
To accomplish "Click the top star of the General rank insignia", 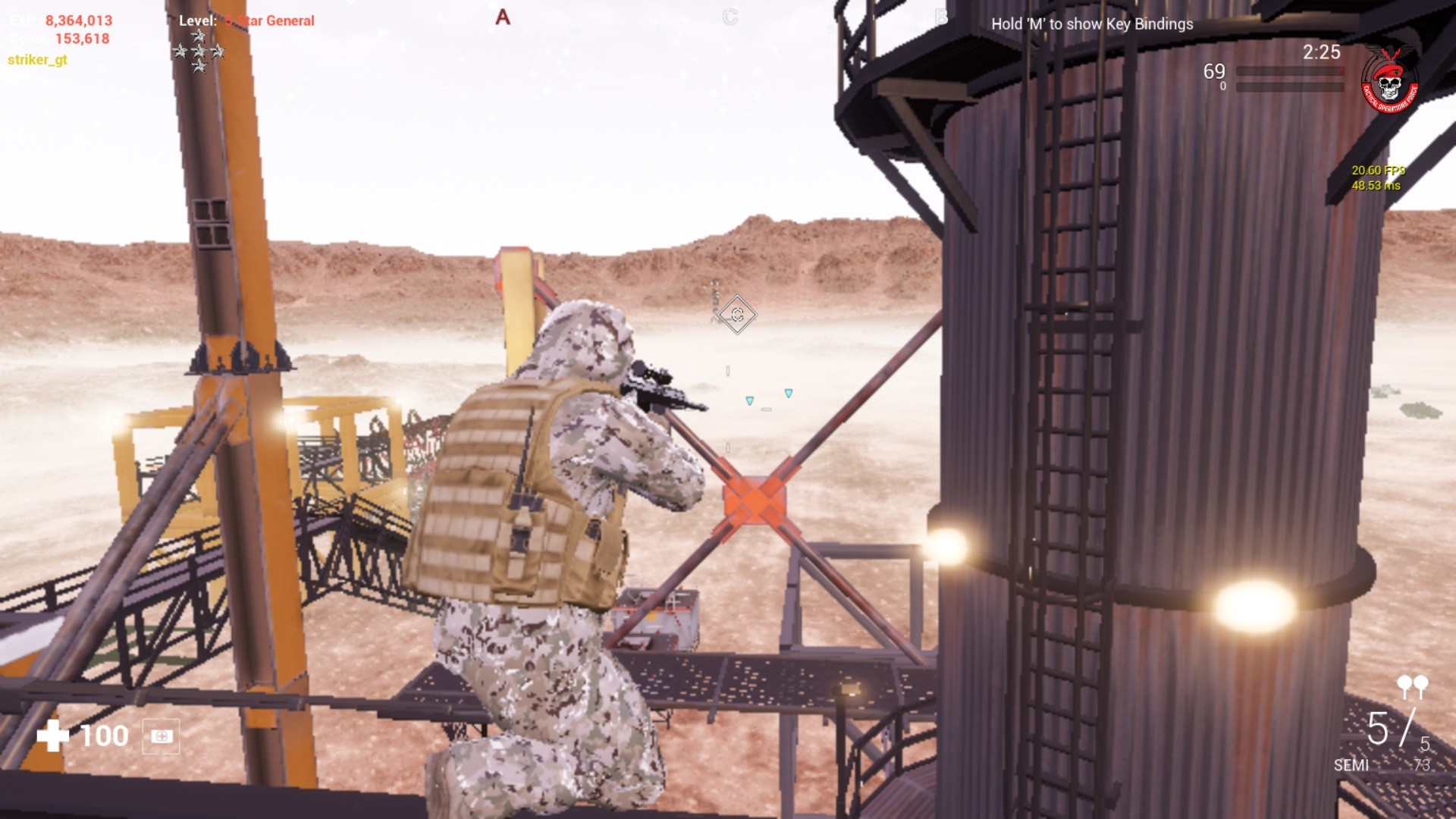I will (199, 35).
